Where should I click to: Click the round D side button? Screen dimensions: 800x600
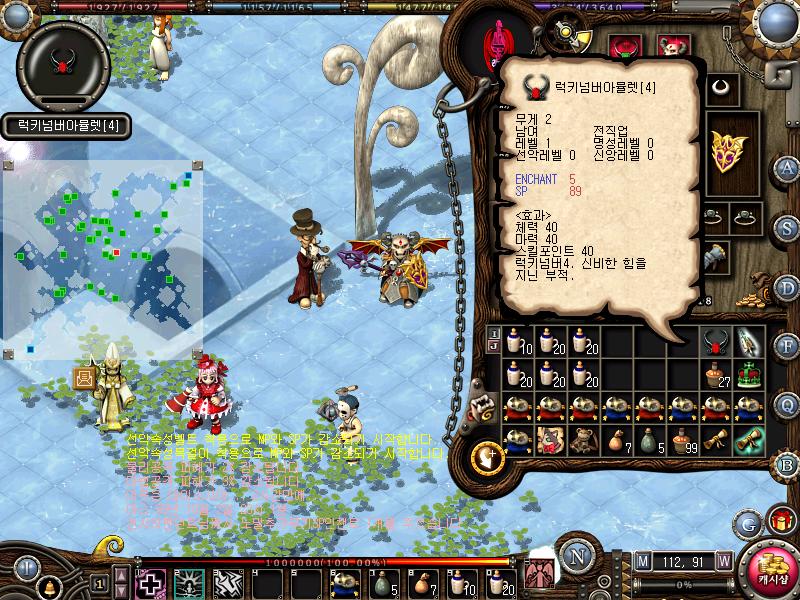pos(788,287)
